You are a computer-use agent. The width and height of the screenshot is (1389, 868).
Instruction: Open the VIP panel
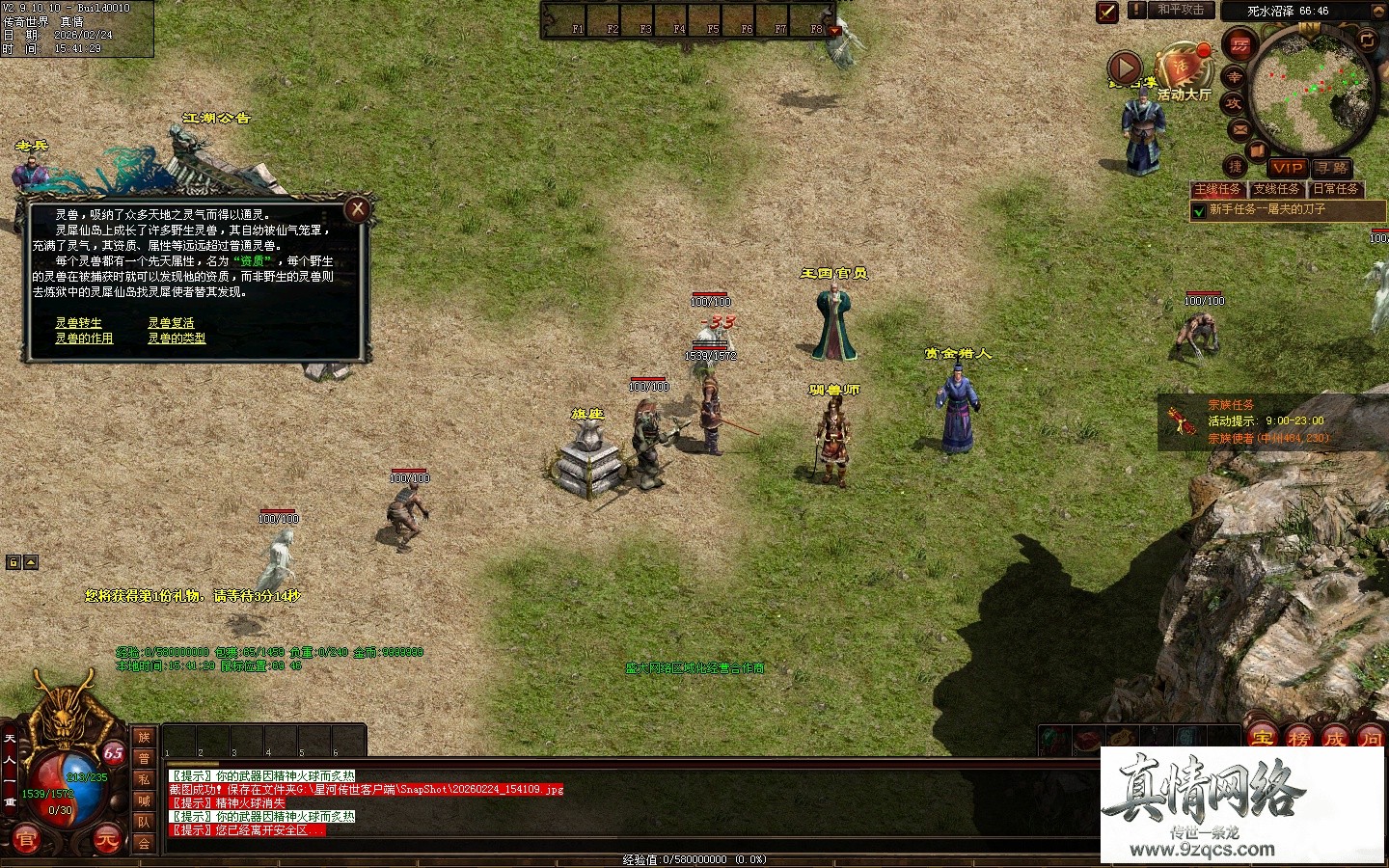coord(1288,168)
